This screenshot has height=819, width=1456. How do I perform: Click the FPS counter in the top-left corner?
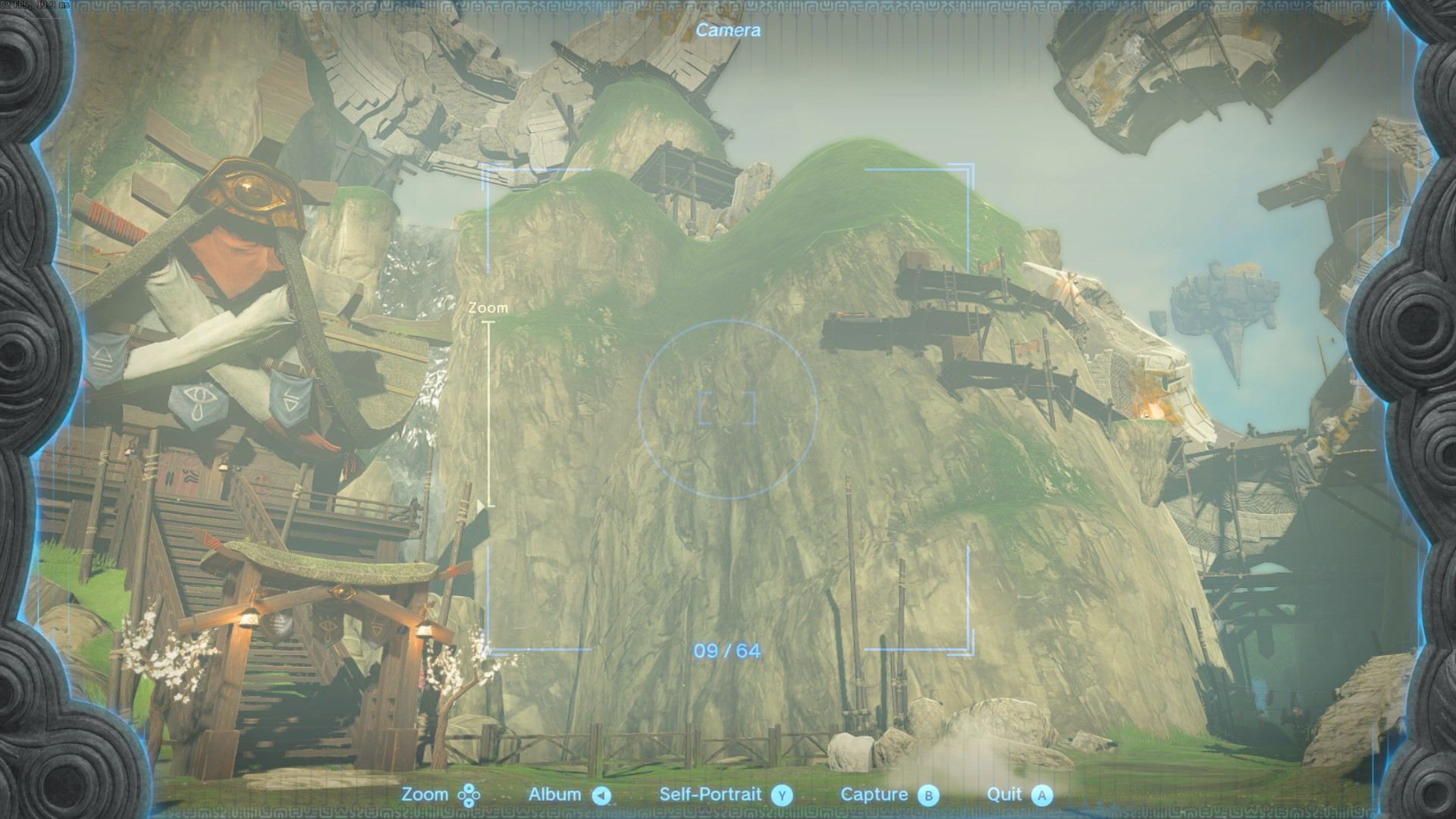coord(34,6)
